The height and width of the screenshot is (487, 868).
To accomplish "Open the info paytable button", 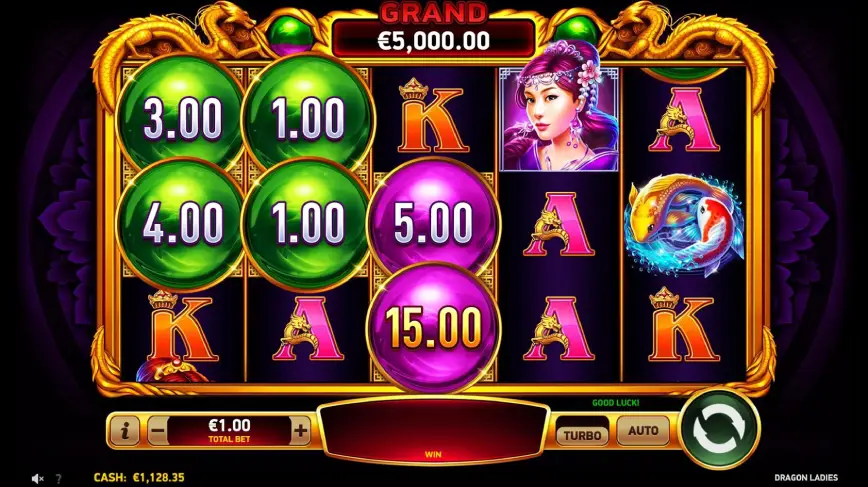I will click(124, 431).
